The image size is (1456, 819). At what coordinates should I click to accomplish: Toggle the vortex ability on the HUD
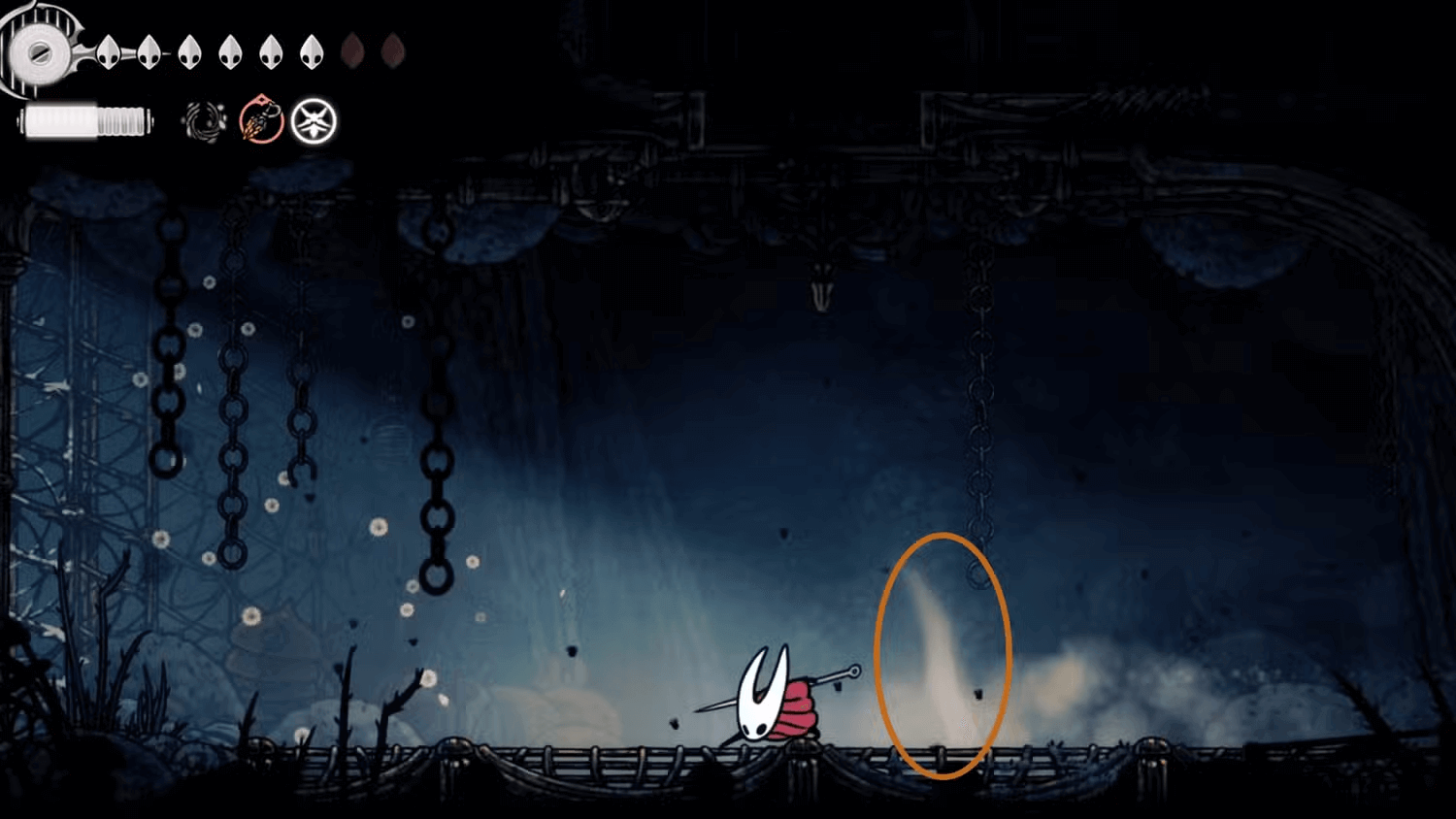point(204,120)
